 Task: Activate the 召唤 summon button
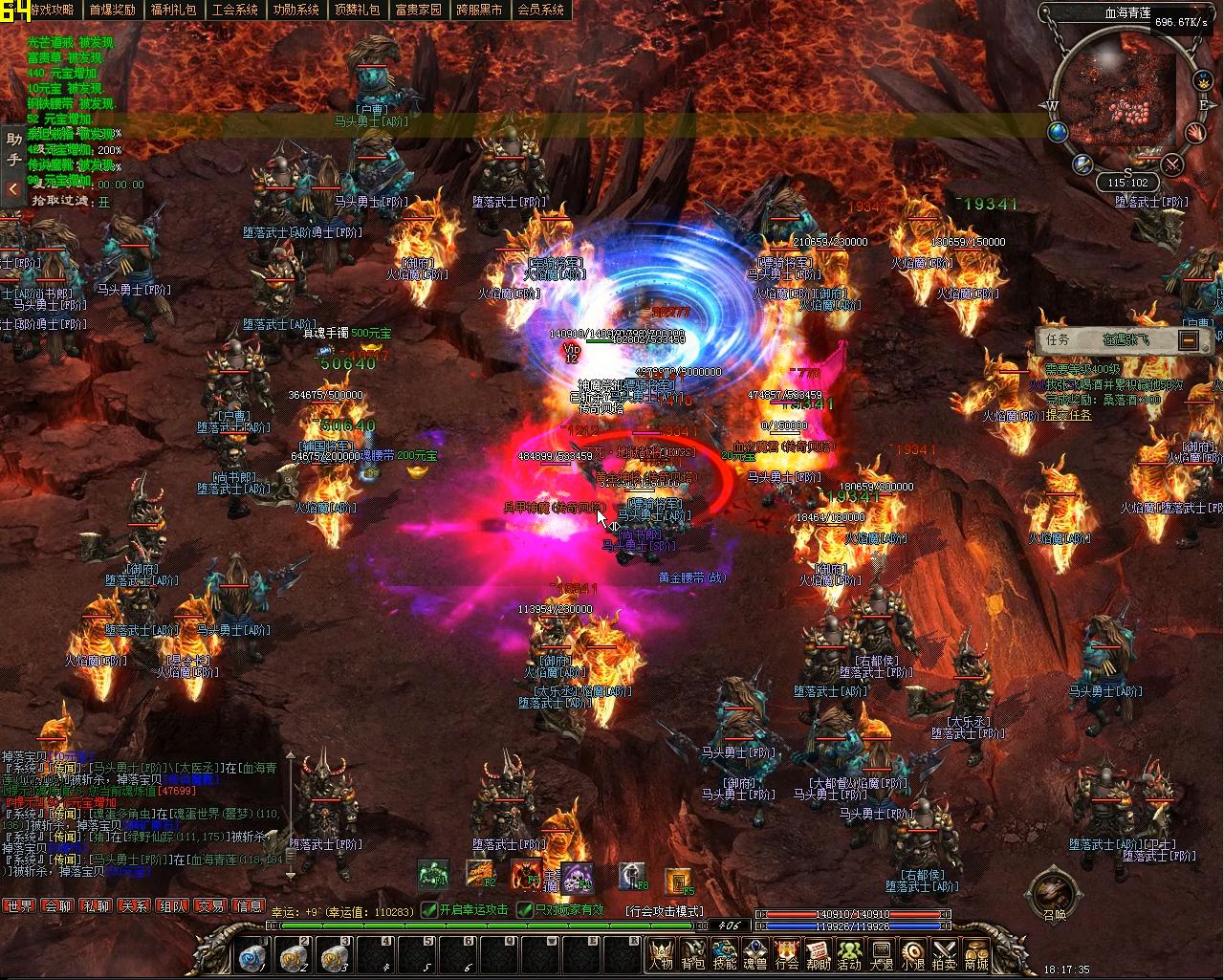pyautogui.click(x=1053, y=895)
